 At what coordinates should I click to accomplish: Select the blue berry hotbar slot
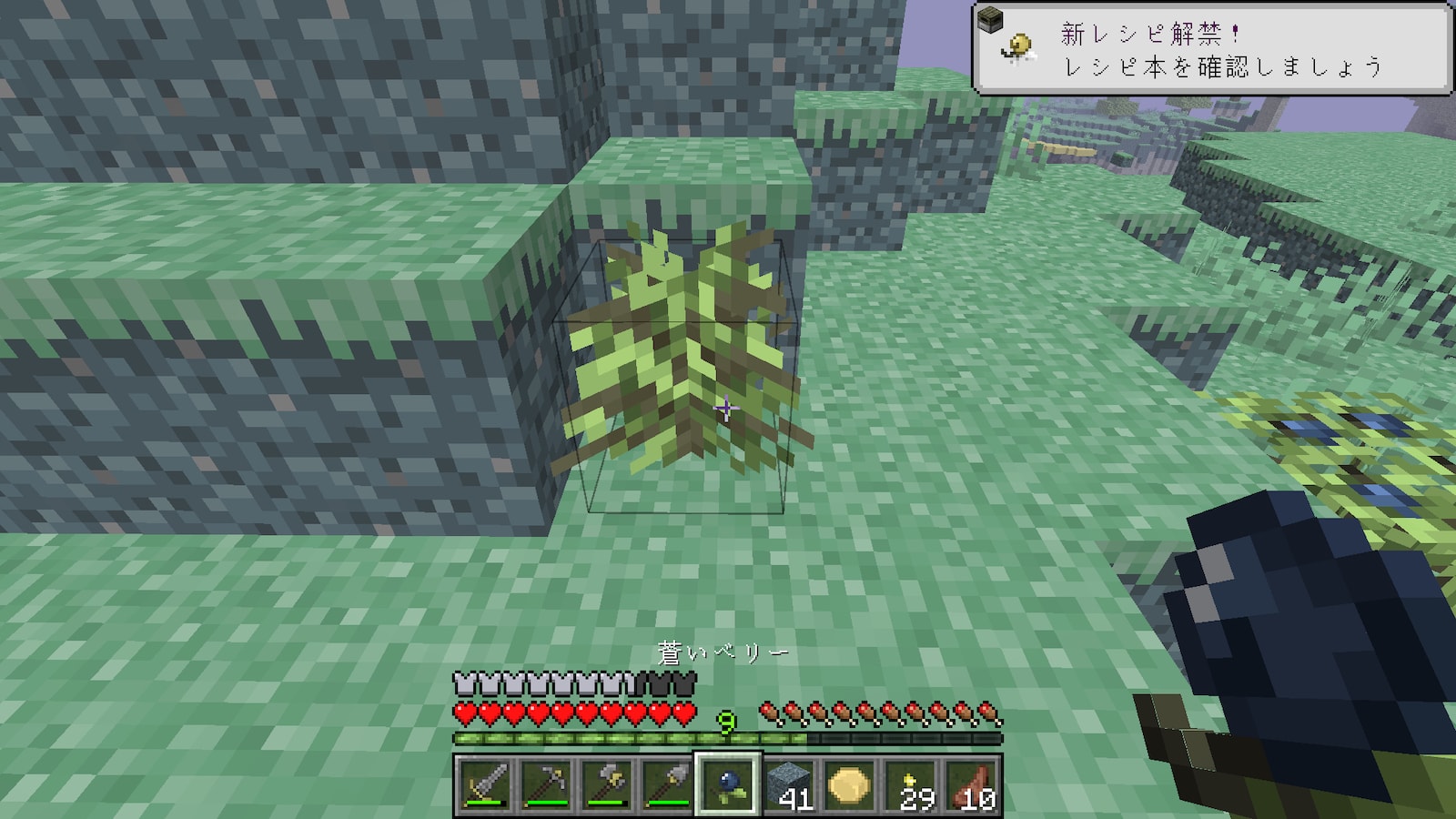pyautogui.click(x=728, y=785)
